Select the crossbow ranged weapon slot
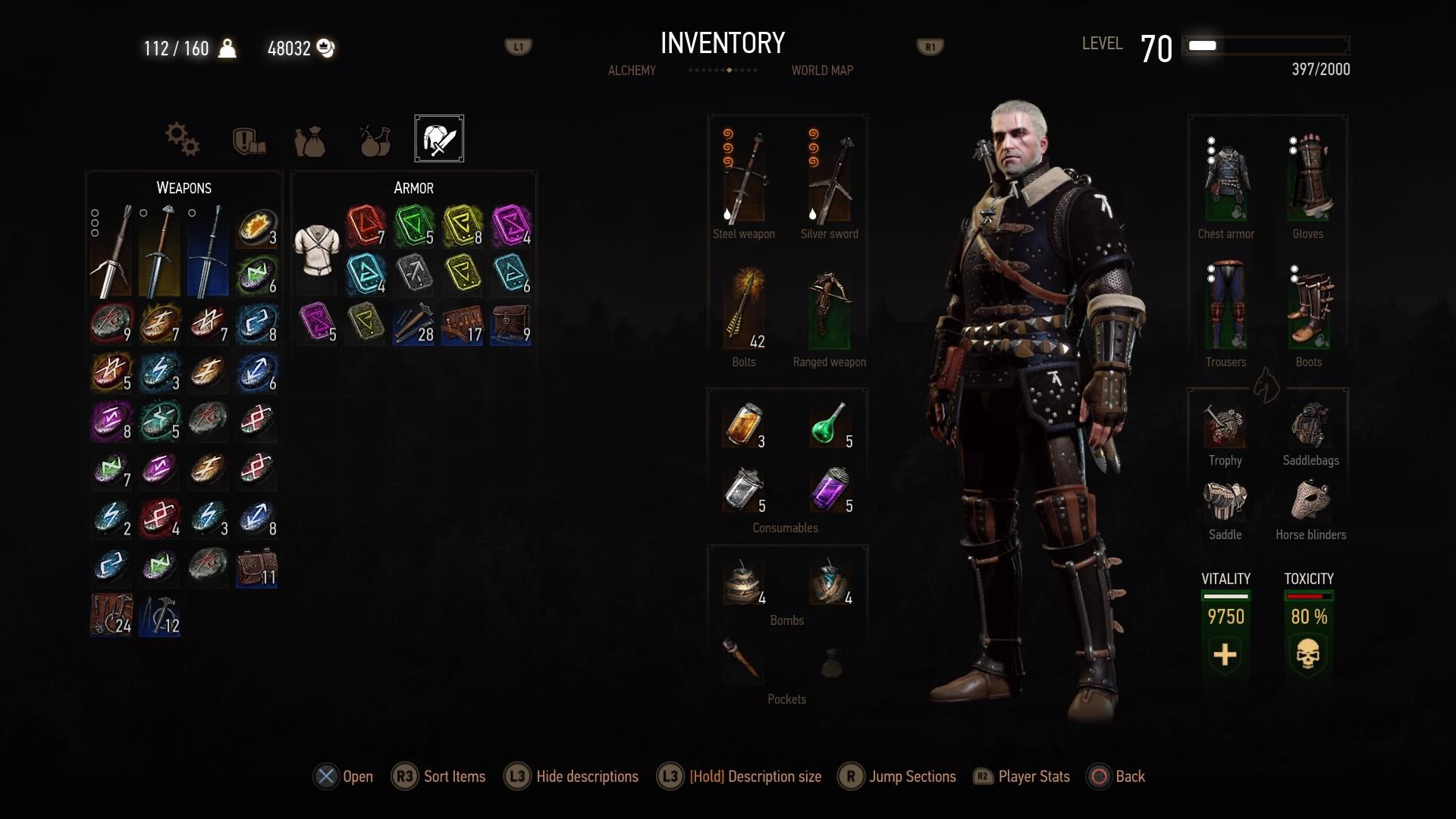 [830, 309]
